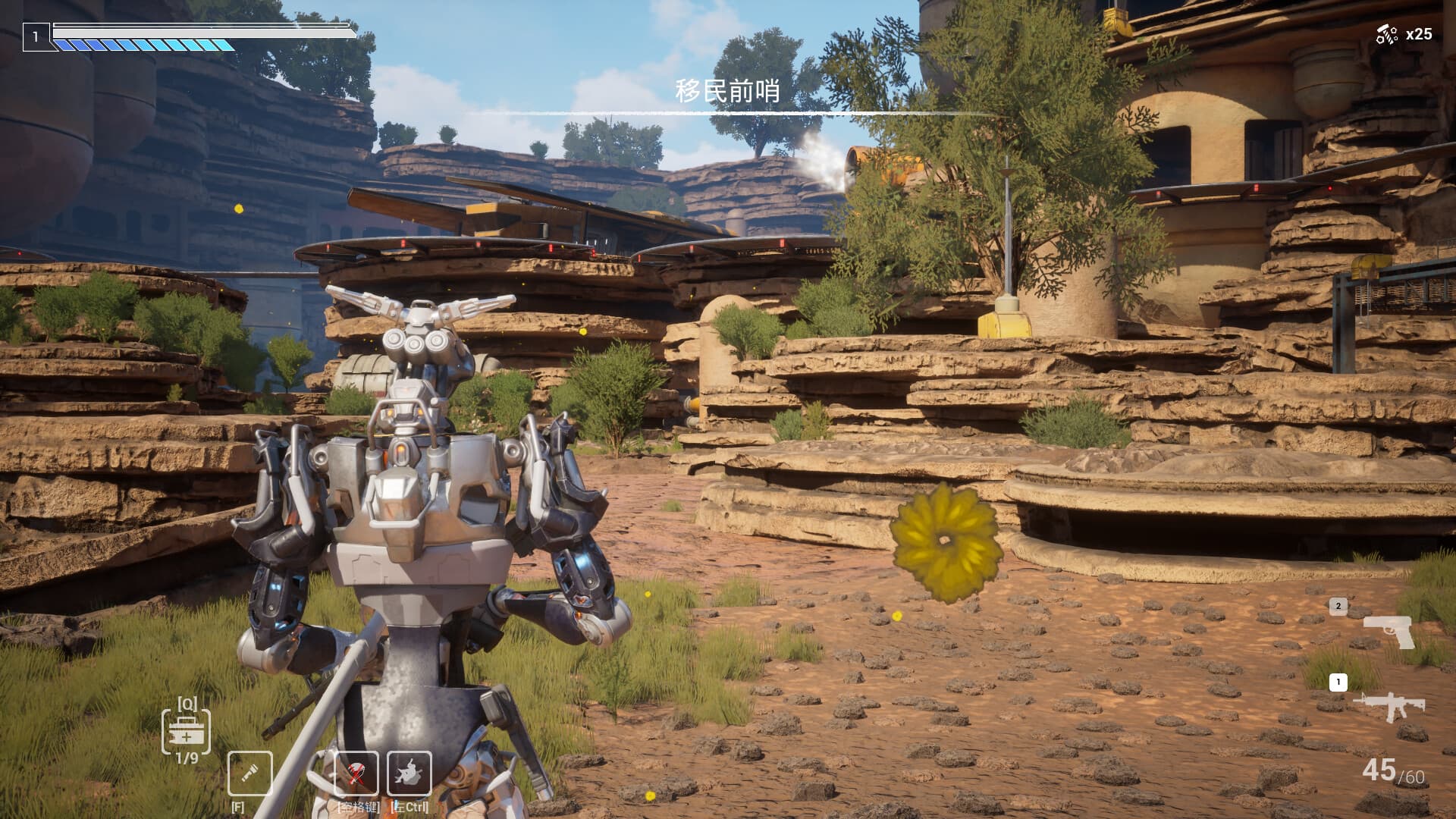
Task: Toggle the number 2 badge on the pistol slot
Action: click(x=1337, y=606)
